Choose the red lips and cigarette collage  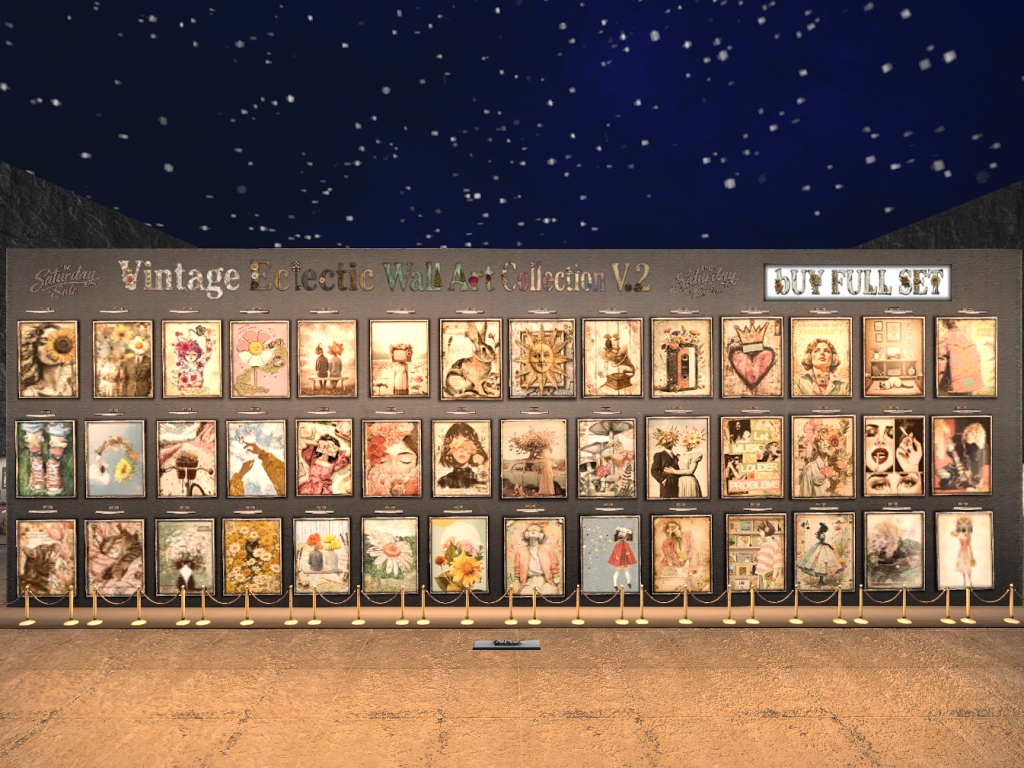[894, 456]
